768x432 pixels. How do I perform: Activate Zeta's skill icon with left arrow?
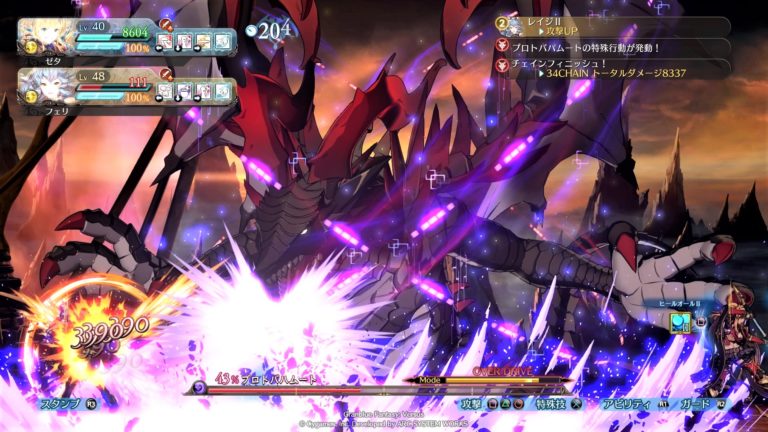pyautogui.click(x=166, y=42)
